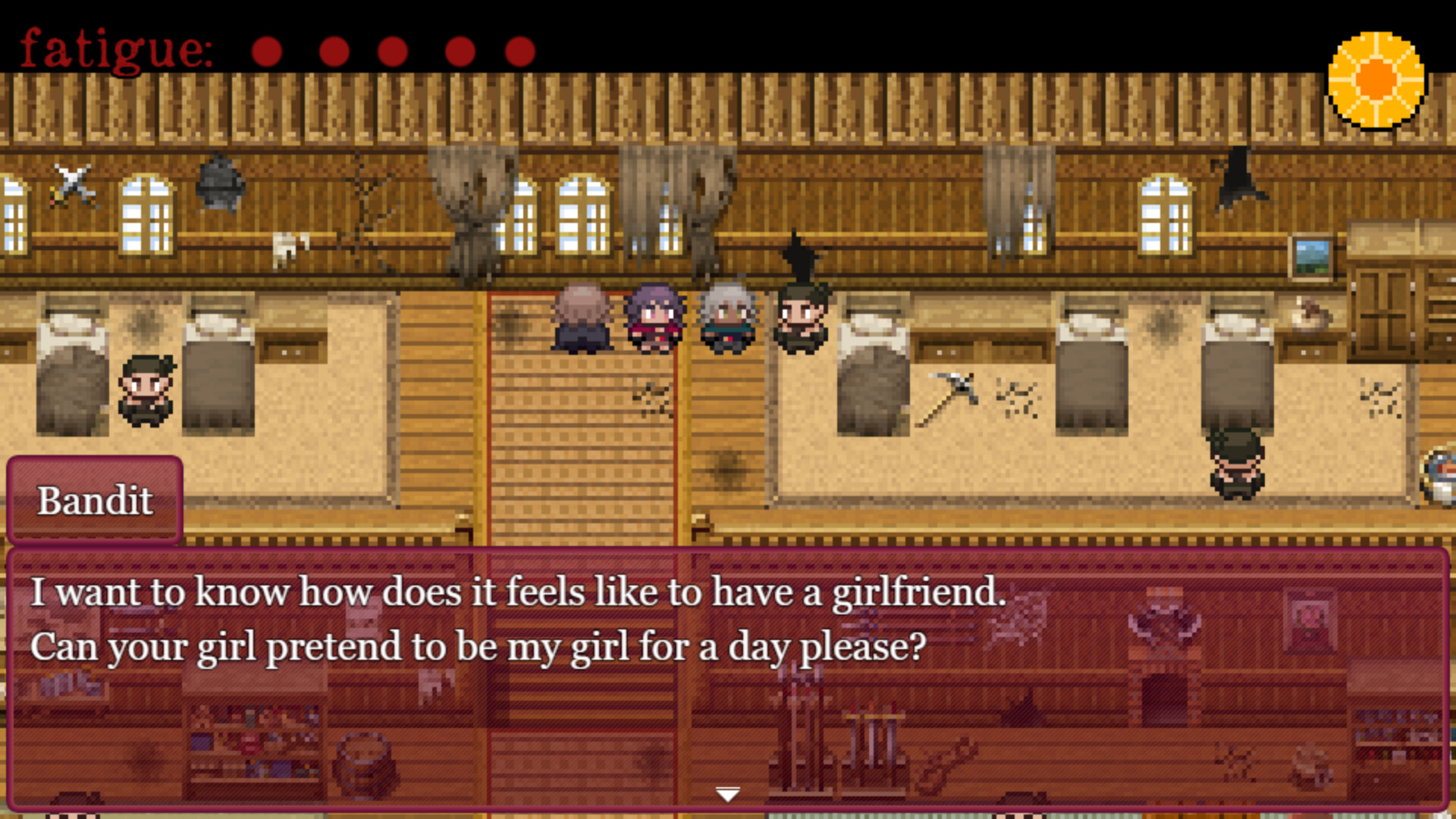Click the first red fatigue dot
This screenshot has width=1456, height=819.
[x=267, y=52]
